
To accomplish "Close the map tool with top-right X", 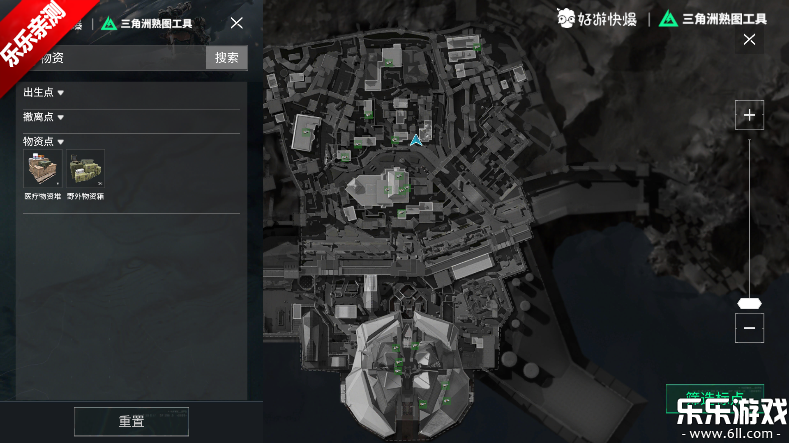I will point(749,40).
